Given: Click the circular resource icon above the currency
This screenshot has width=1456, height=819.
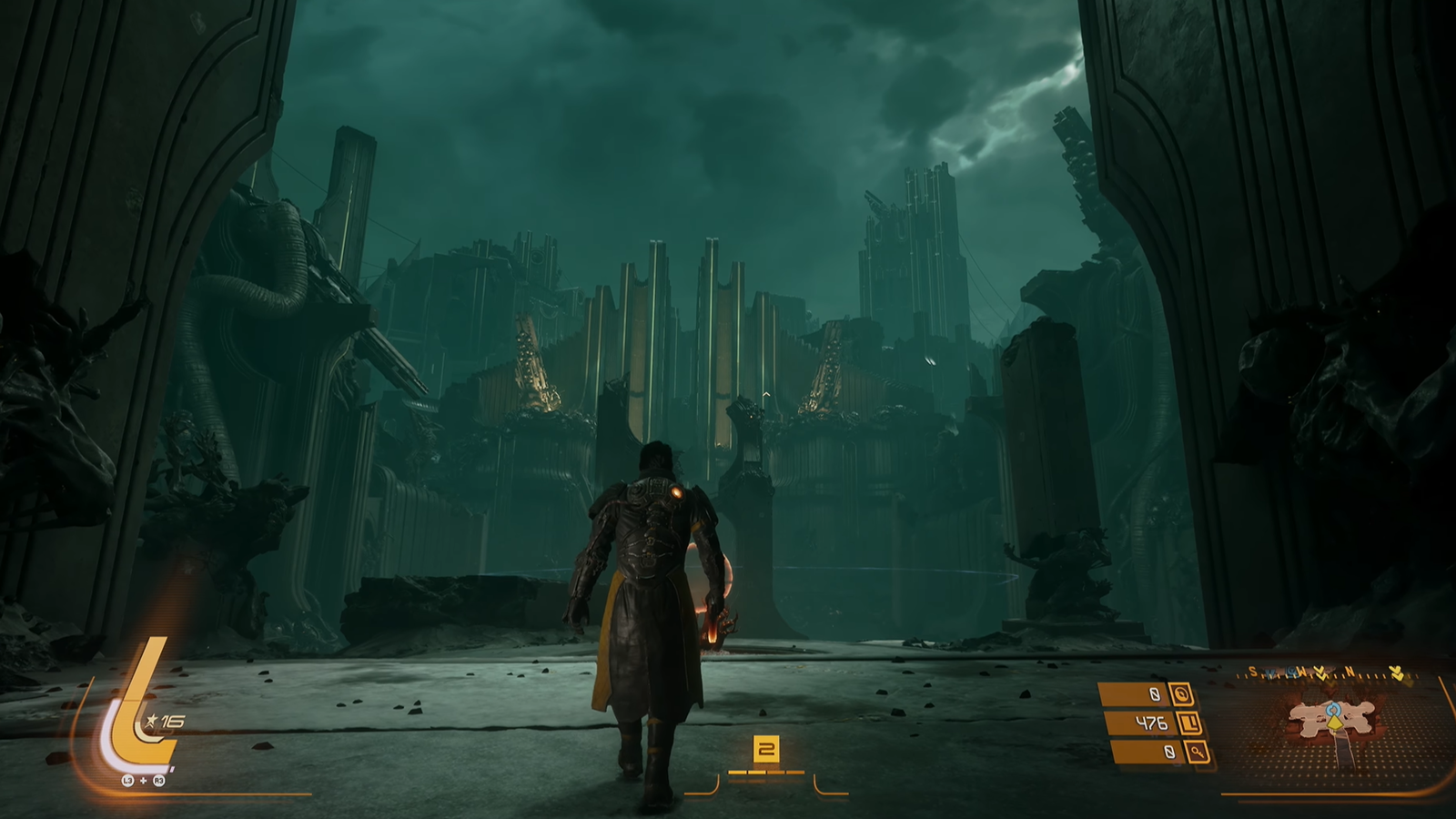Looking at the screenshot, I should [1180, 694].
